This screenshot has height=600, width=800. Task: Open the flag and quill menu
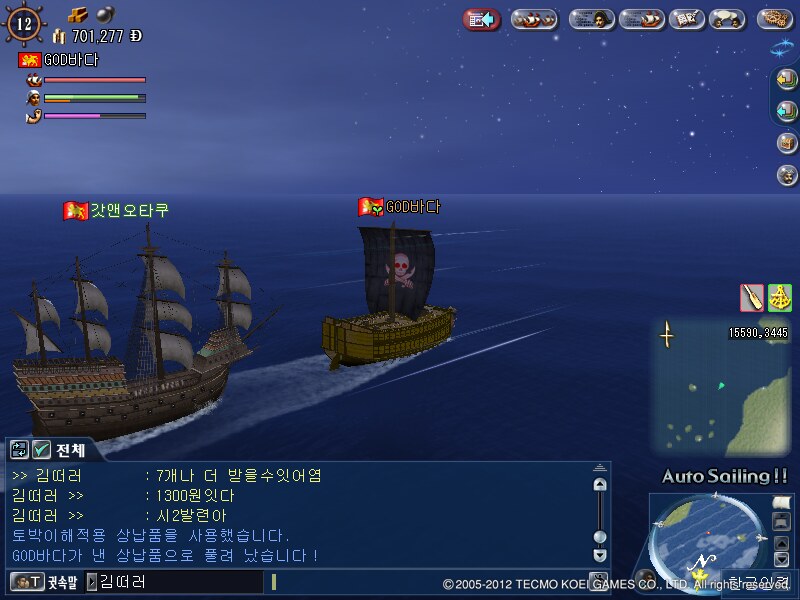[x=685, y=19]
